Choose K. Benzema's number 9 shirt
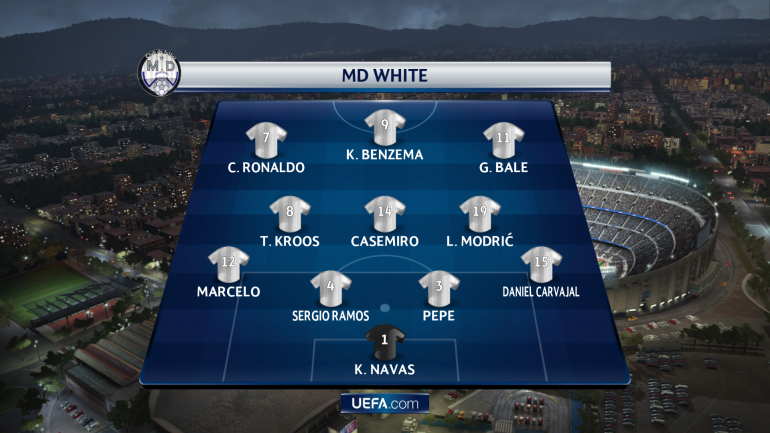Screen dimensions: 770x433 click(385, 127)
